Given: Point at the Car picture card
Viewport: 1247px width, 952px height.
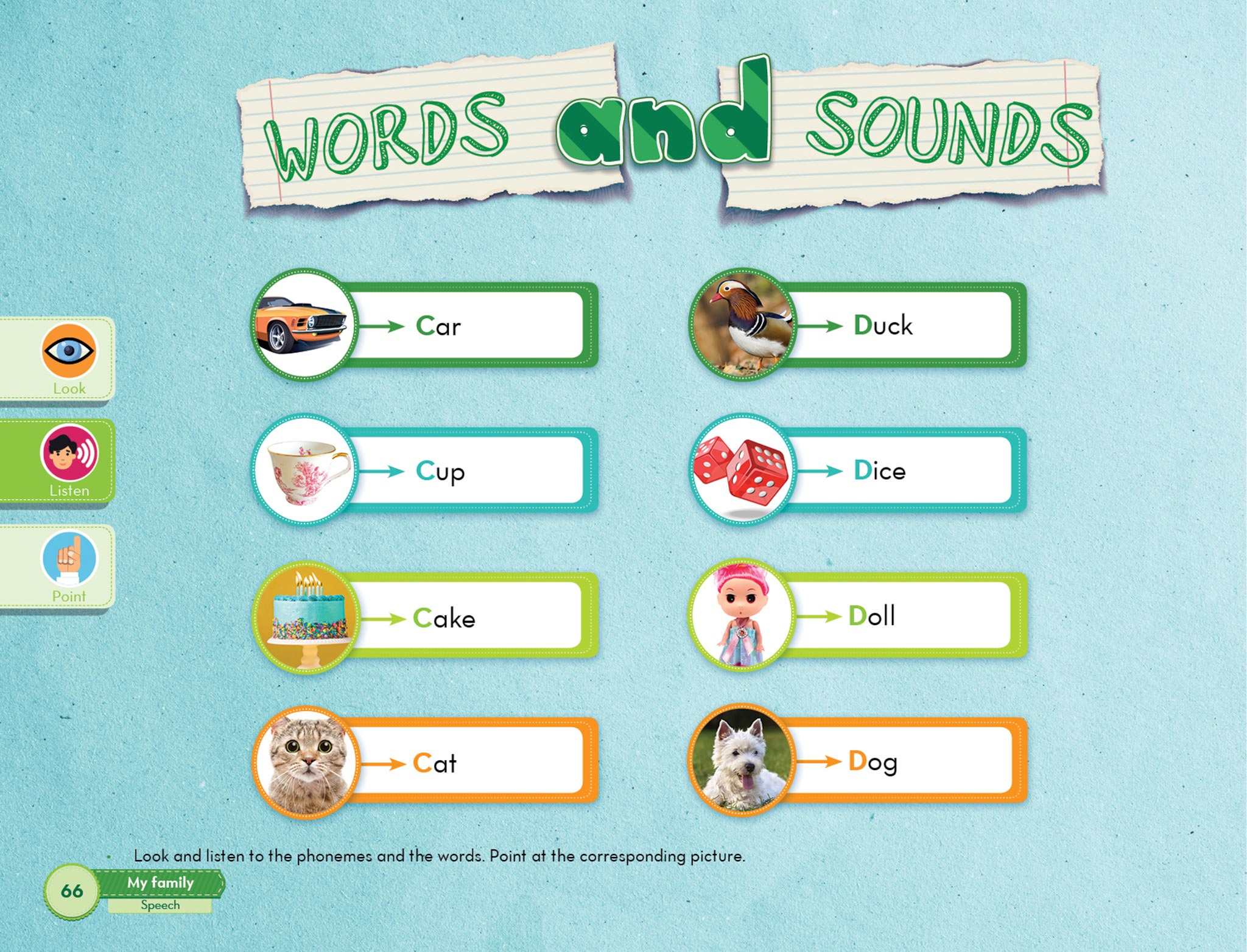Looking at the screenshot, I should (x=304, y=325).
